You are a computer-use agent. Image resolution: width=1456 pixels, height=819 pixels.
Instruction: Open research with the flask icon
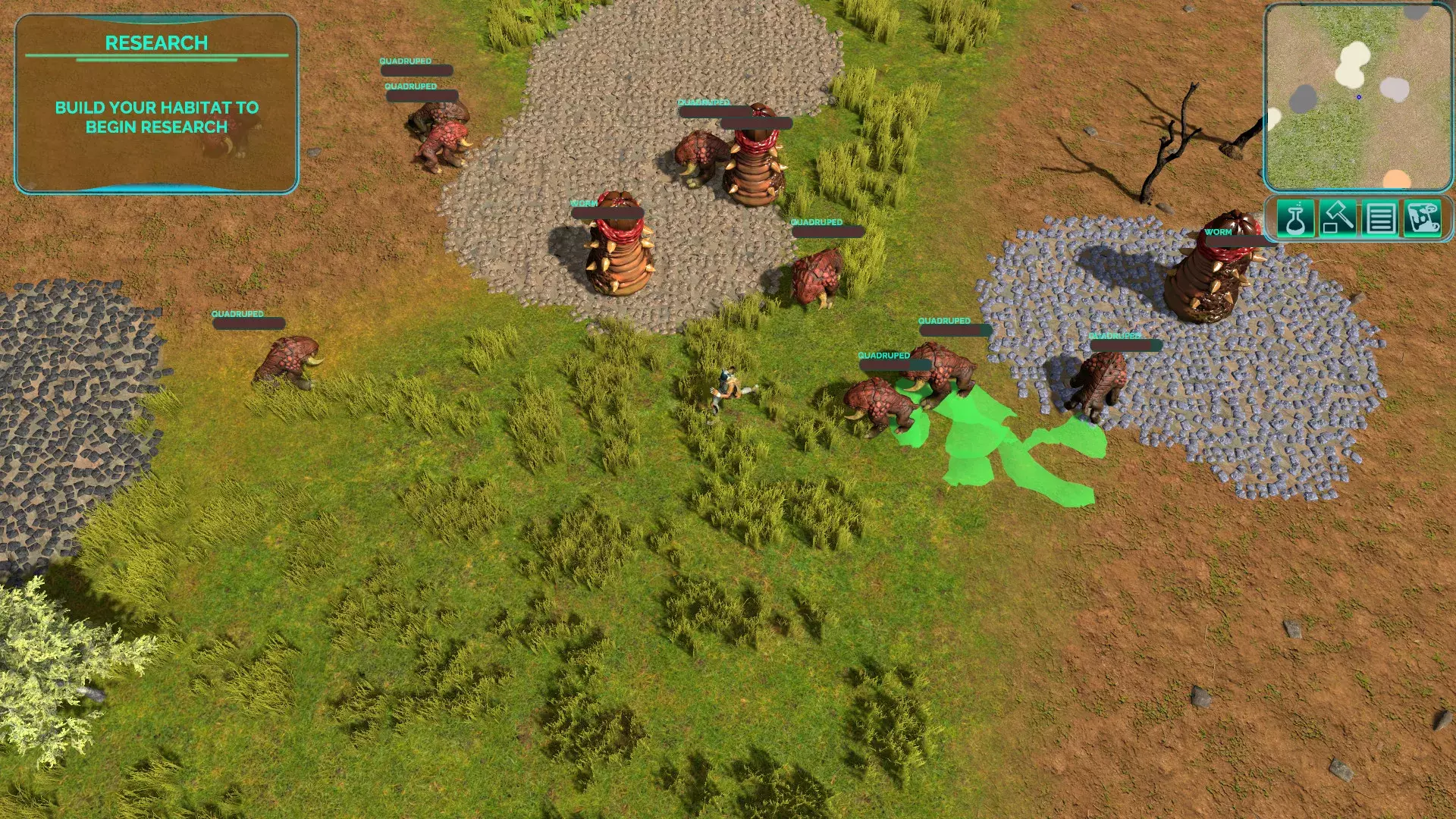coord(1295,218)
